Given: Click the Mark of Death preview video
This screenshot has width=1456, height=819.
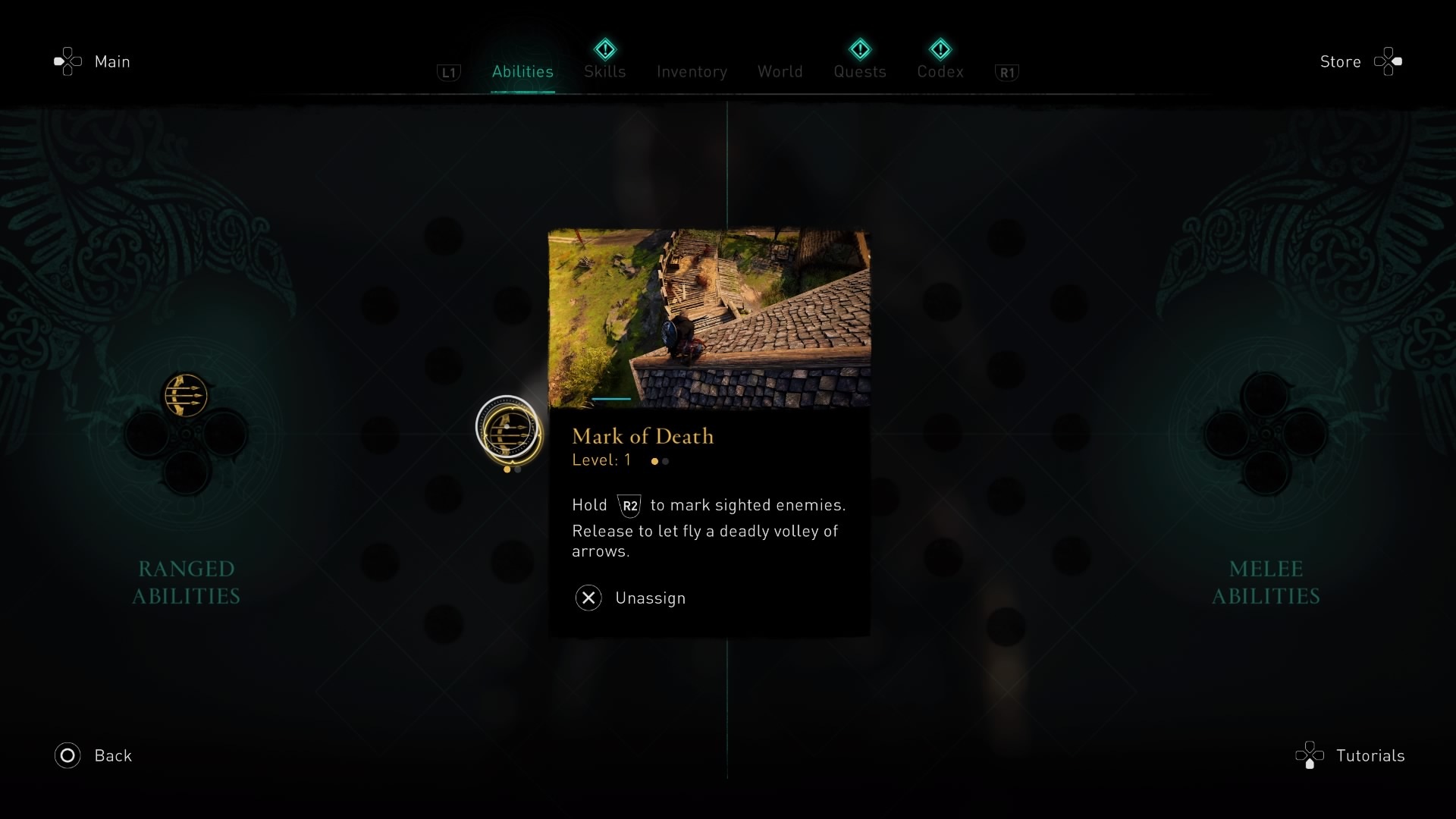Looking at the screenshot, I should 709,318.
